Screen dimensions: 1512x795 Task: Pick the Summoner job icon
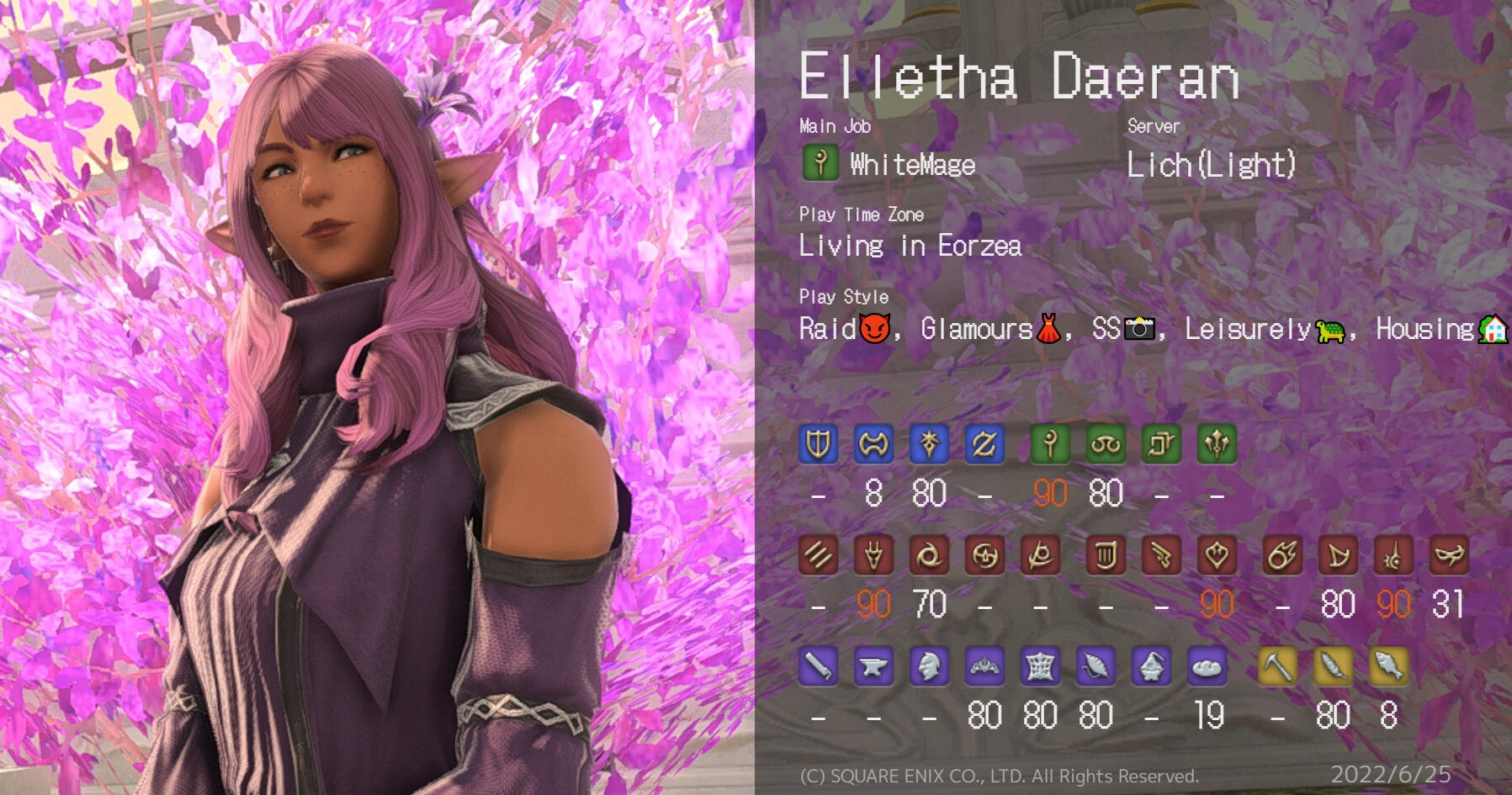[x=1338, y=555]
